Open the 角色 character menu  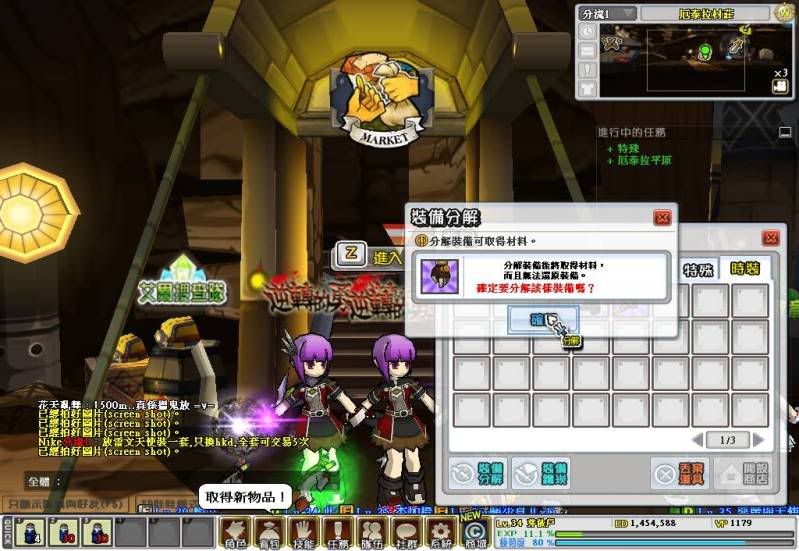(234, 530)
